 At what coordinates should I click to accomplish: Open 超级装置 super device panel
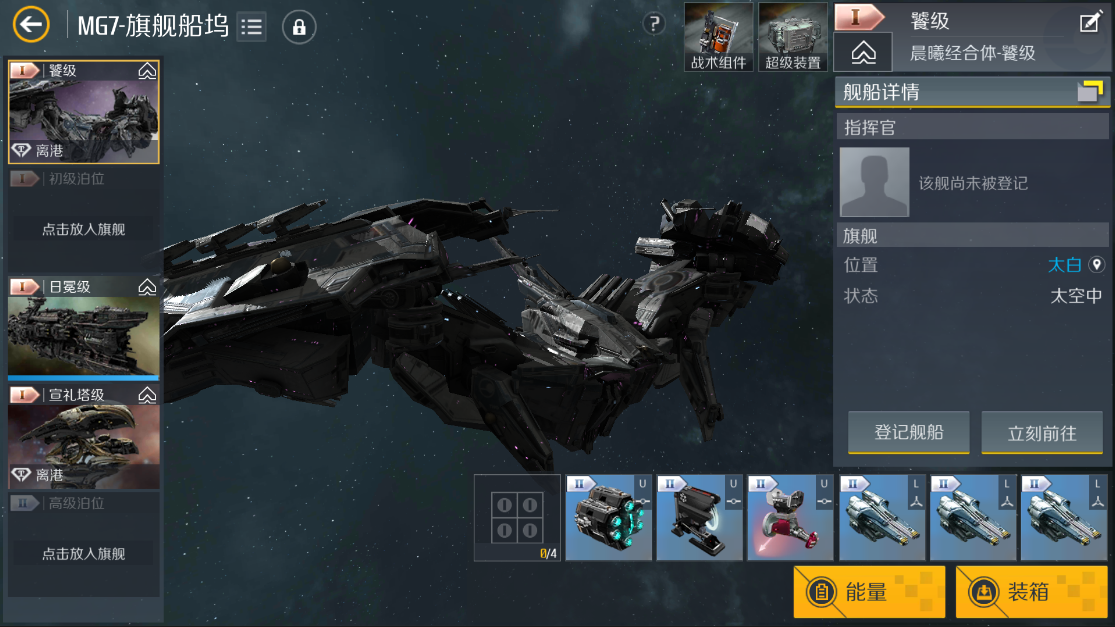coord(792,37)
